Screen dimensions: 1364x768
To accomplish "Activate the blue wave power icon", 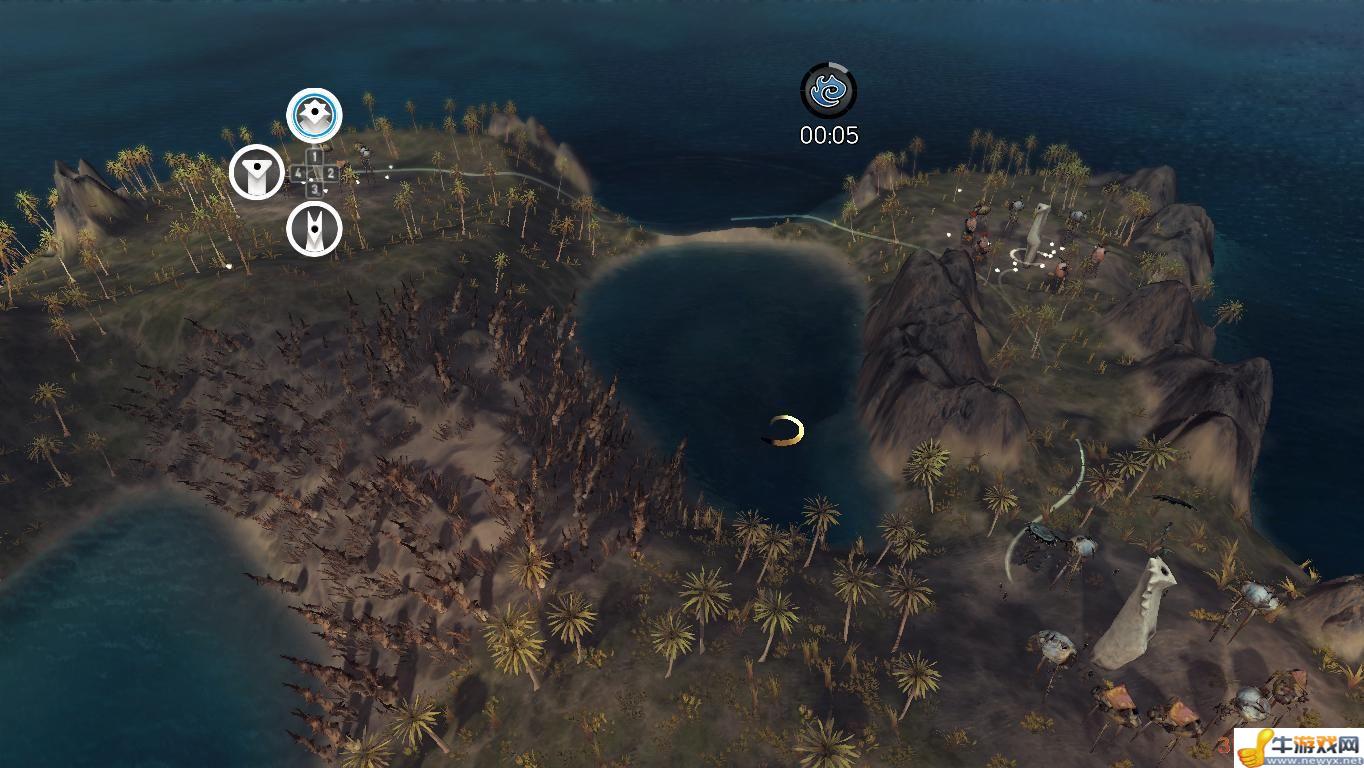I will coord(829,92).
